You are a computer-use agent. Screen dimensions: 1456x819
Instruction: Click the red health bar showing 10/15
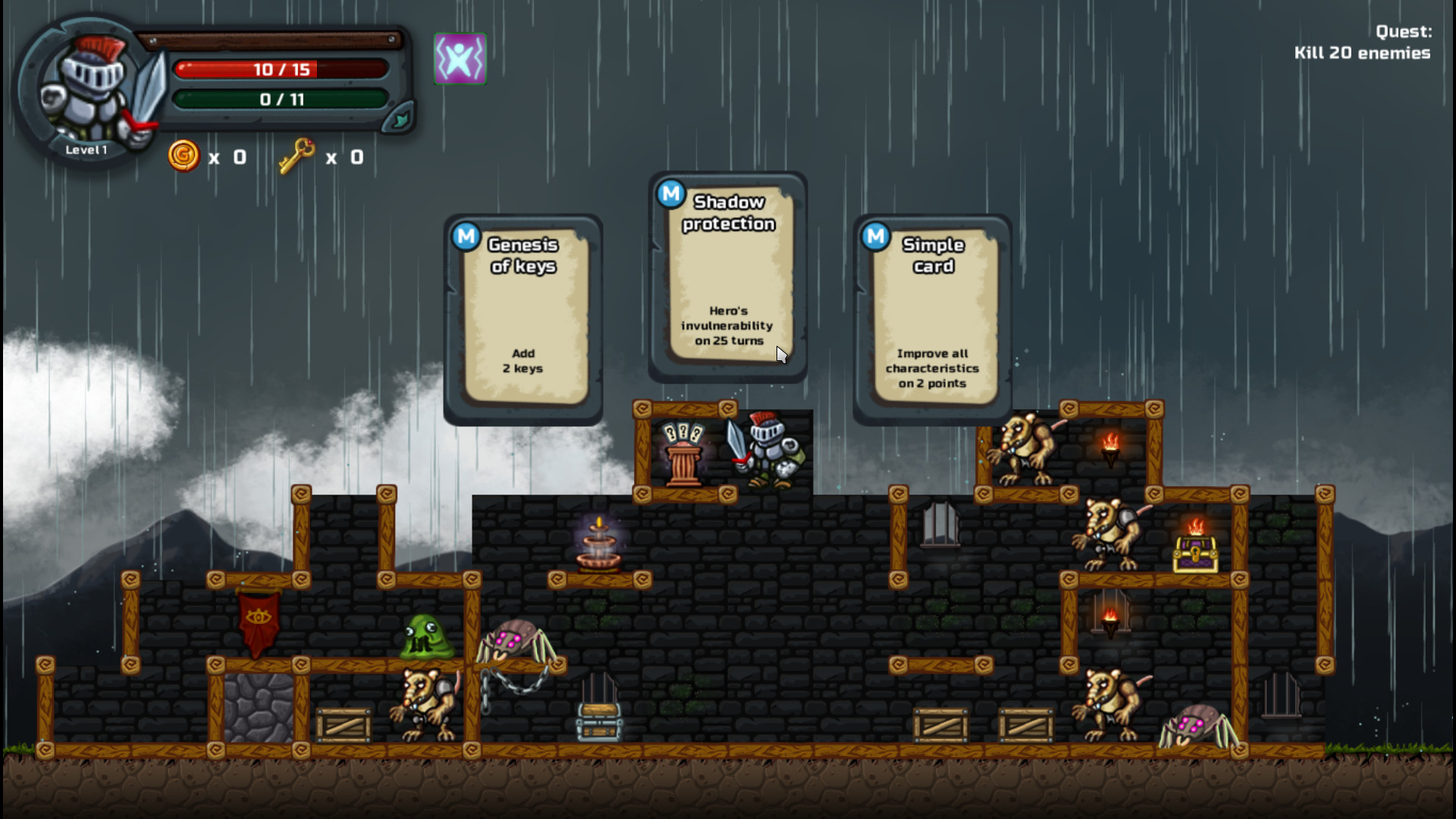[x=281, y=69]
